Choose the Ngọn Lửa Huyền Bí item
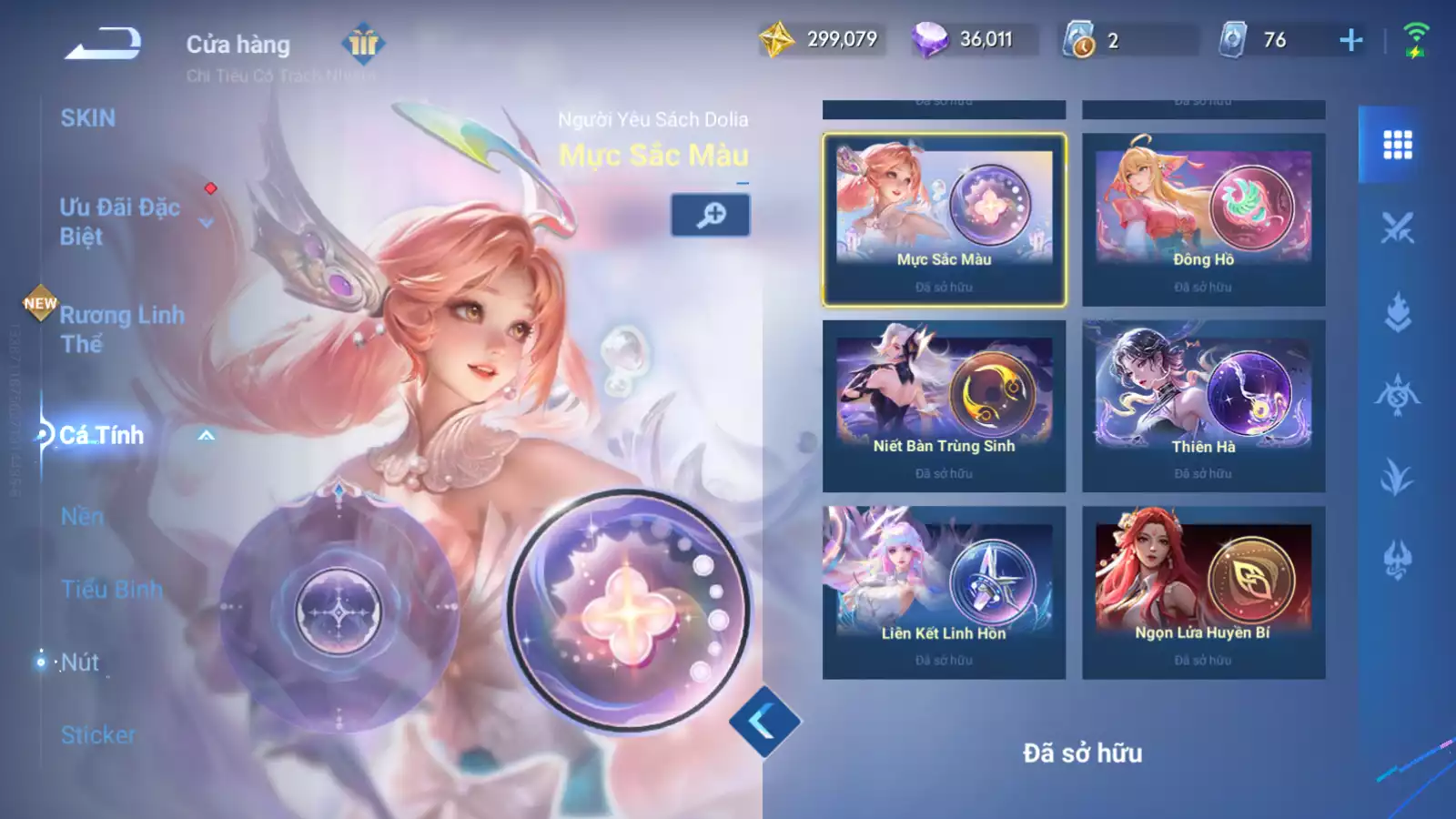Screen dimensions: 1456x819 (1203, 592)
